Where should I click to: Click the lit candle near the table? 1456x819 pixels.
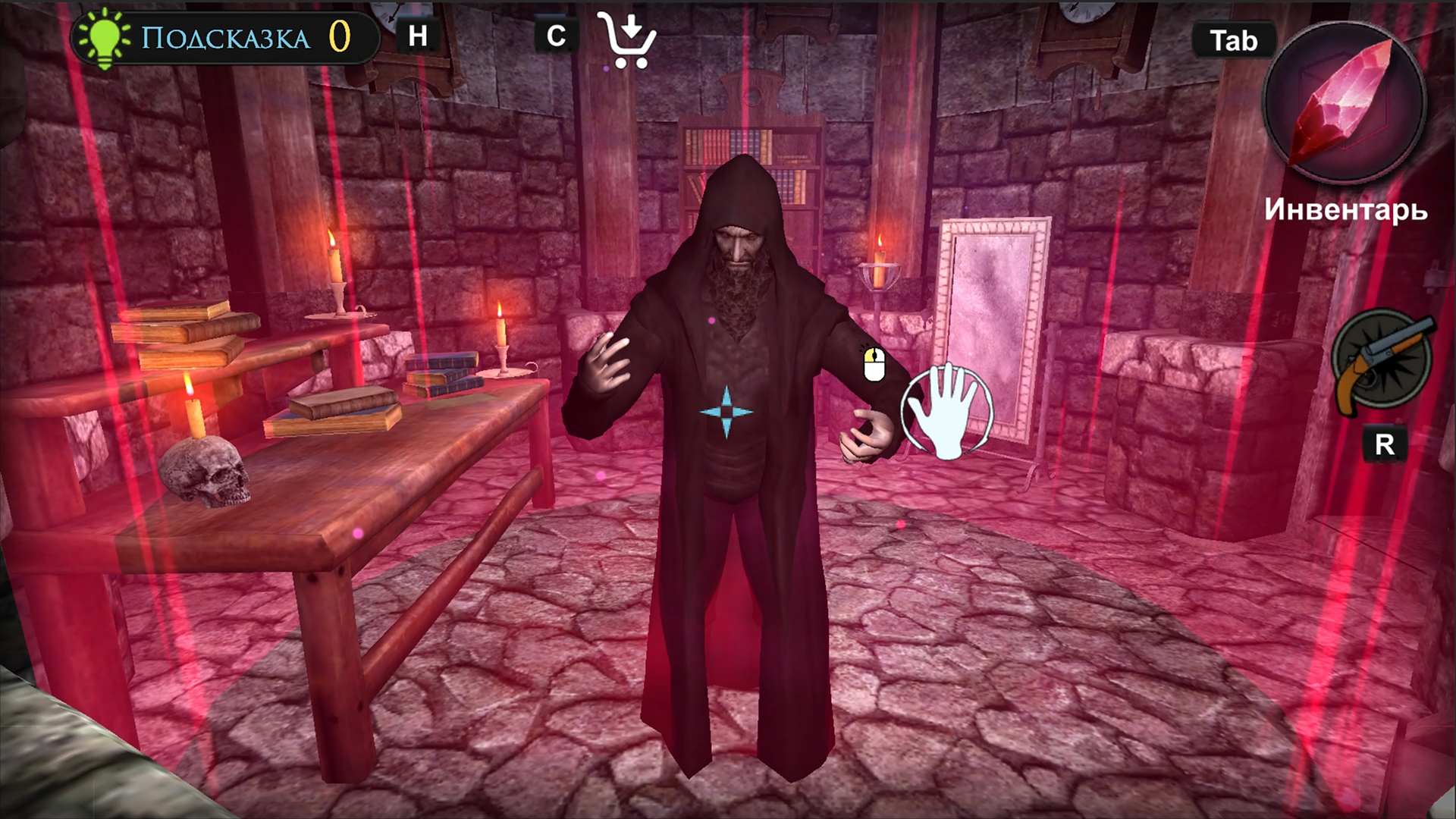coord(500,334)
